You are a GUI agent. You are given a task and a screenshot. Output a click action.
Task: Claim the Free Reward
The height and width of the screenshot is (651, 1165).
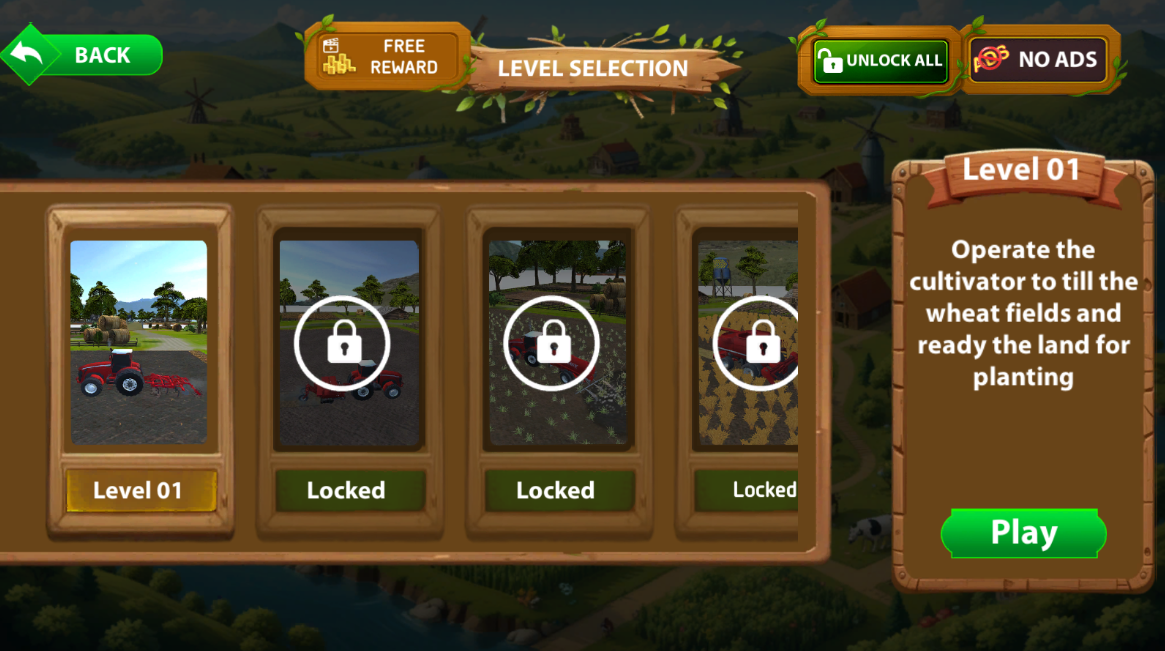(387, 57)
